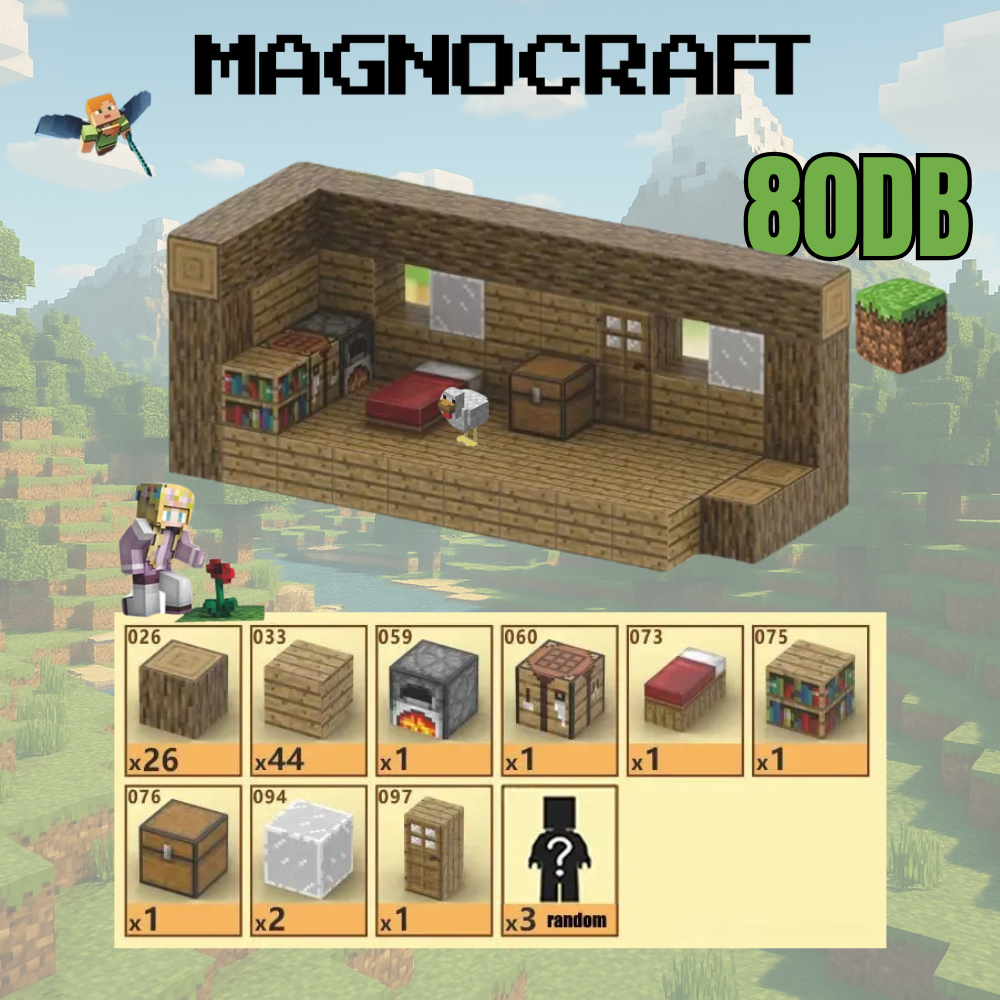Click the red bed item slot

click(684, 700)
